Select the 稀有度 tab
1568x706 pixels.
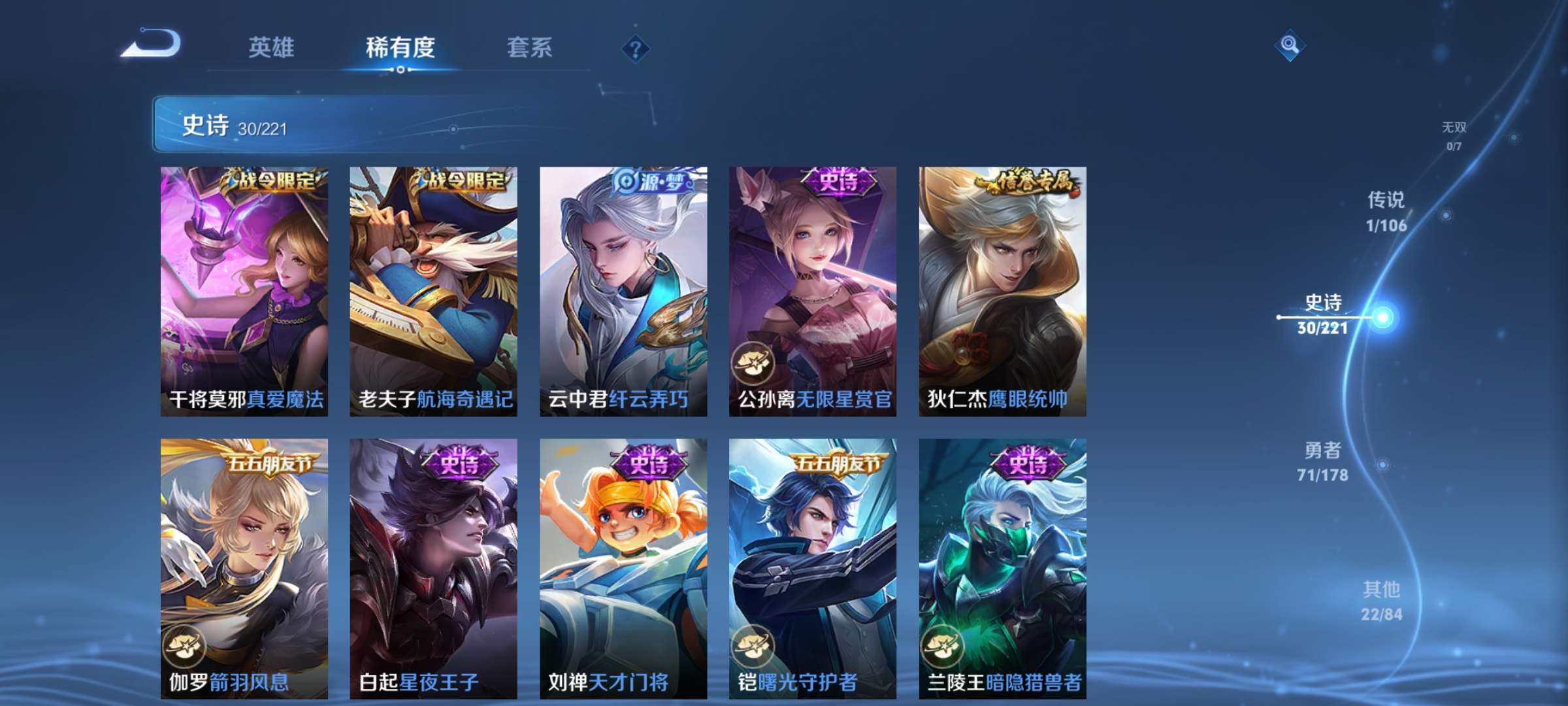400,48
